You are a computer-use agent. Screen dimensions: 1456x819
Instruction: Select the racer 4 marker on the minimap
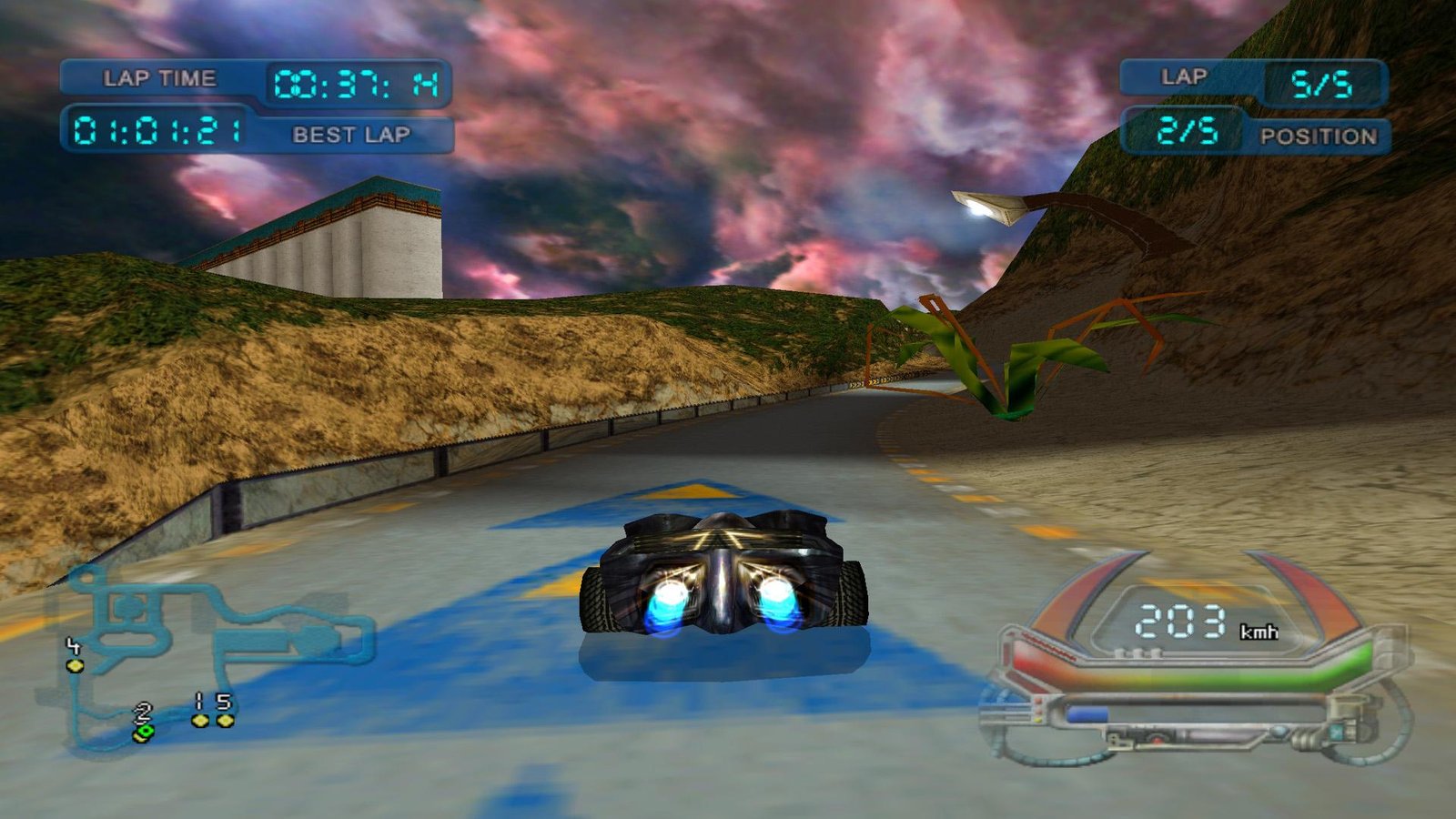click(x=75, y=665)
